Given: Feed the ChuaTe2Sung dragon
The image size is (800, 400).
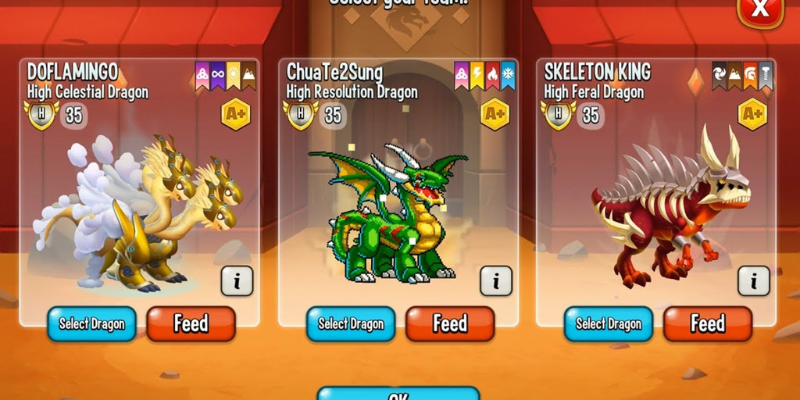Looking at the screenshot, I should pyautogui.click(x=449, y=324).
